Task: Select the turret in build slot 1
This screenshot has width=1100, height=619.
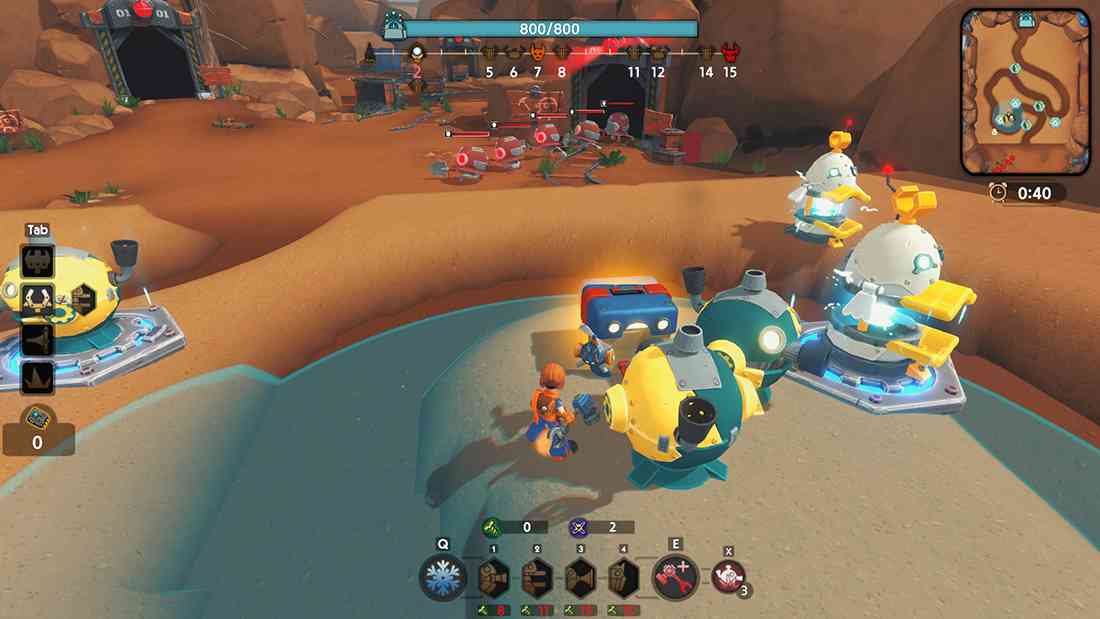Action: (494, 578)
